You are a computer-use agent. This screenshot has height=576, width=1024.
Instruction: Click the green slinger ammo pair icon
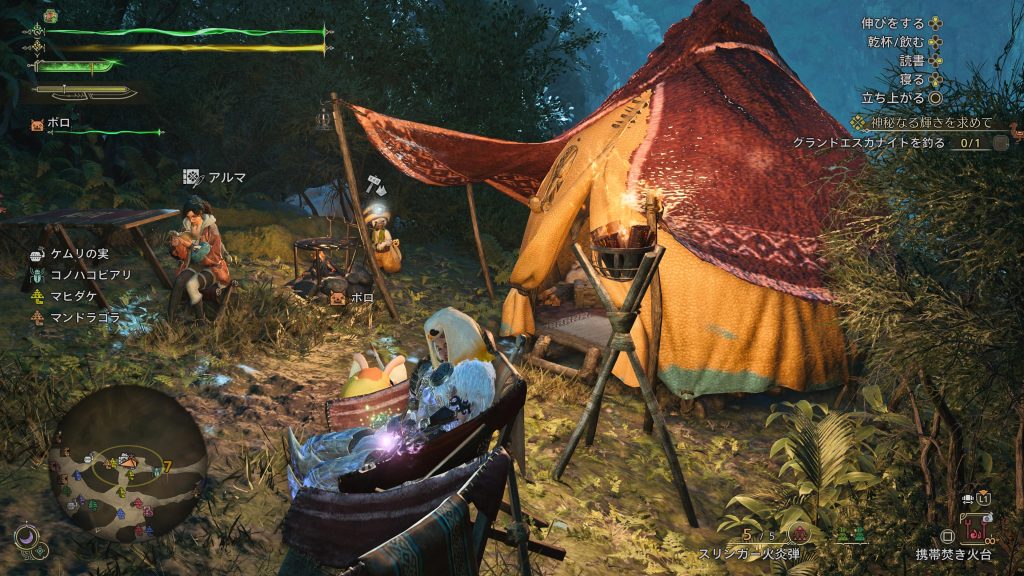tap(851, 535)
